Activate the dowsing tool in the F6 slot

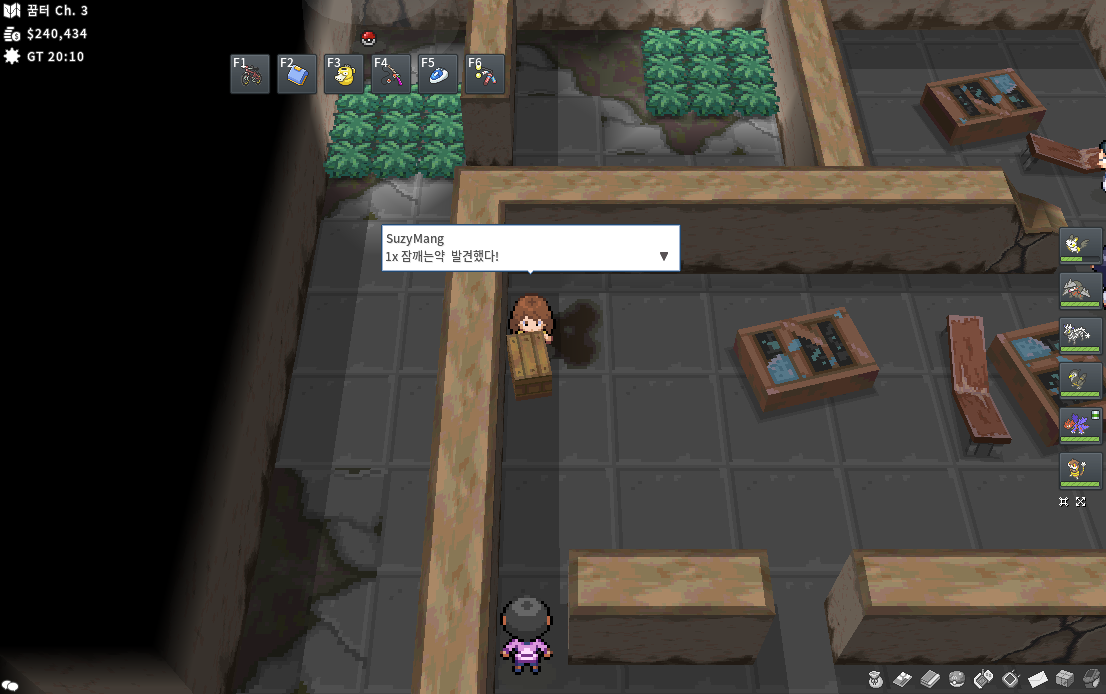(485, 74)
